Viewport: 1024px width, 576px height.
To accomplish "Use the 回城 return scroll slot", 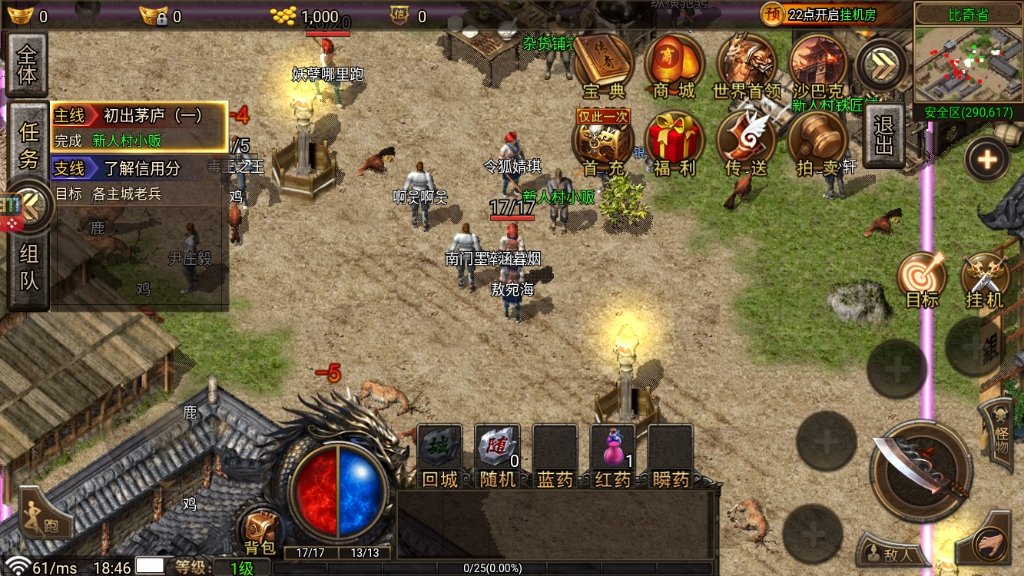I will (x=440, y=448).
